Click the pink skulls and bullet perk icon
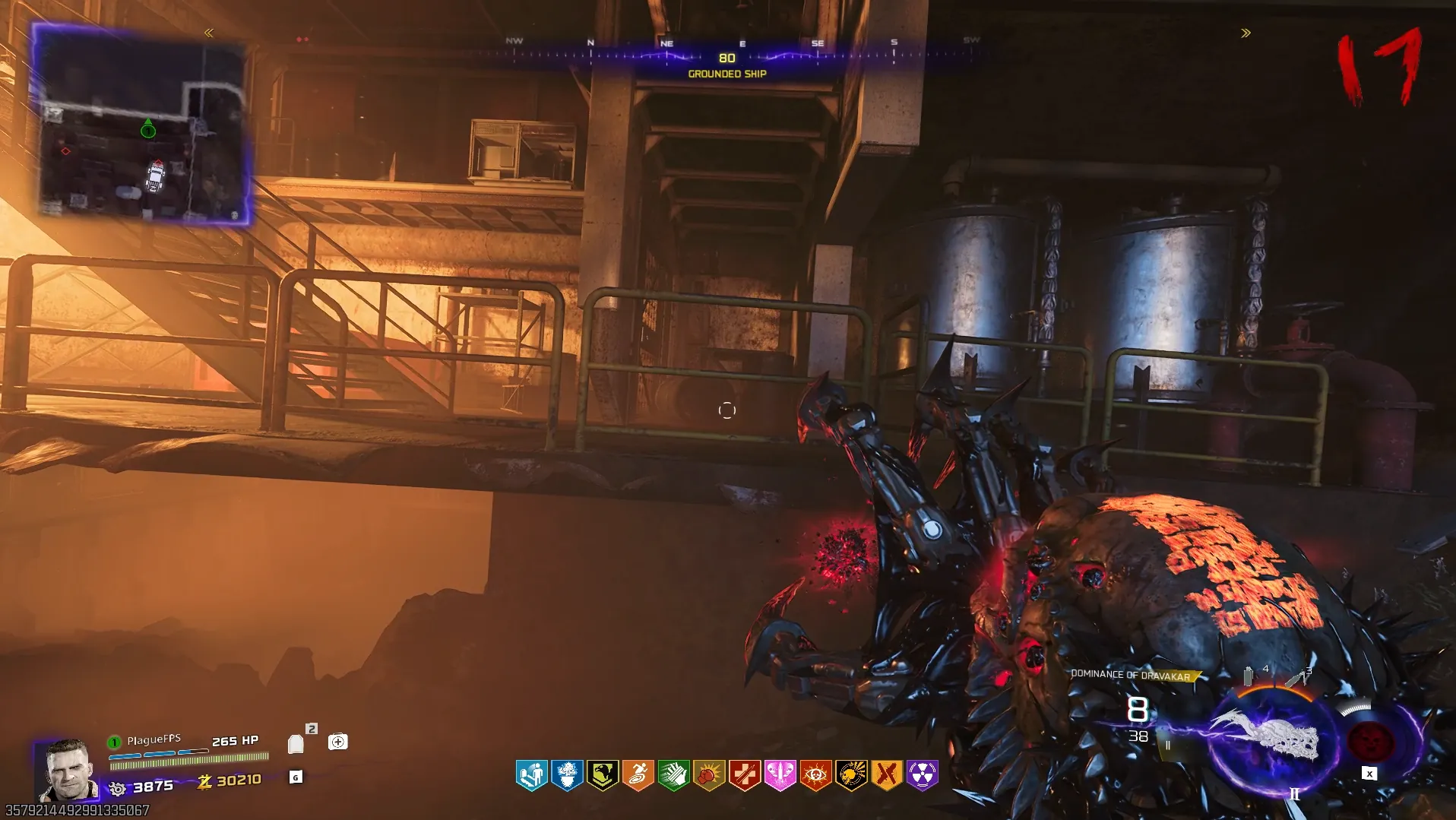The width and height of the screenshot is (1456, 820). (x=780, y=775)
